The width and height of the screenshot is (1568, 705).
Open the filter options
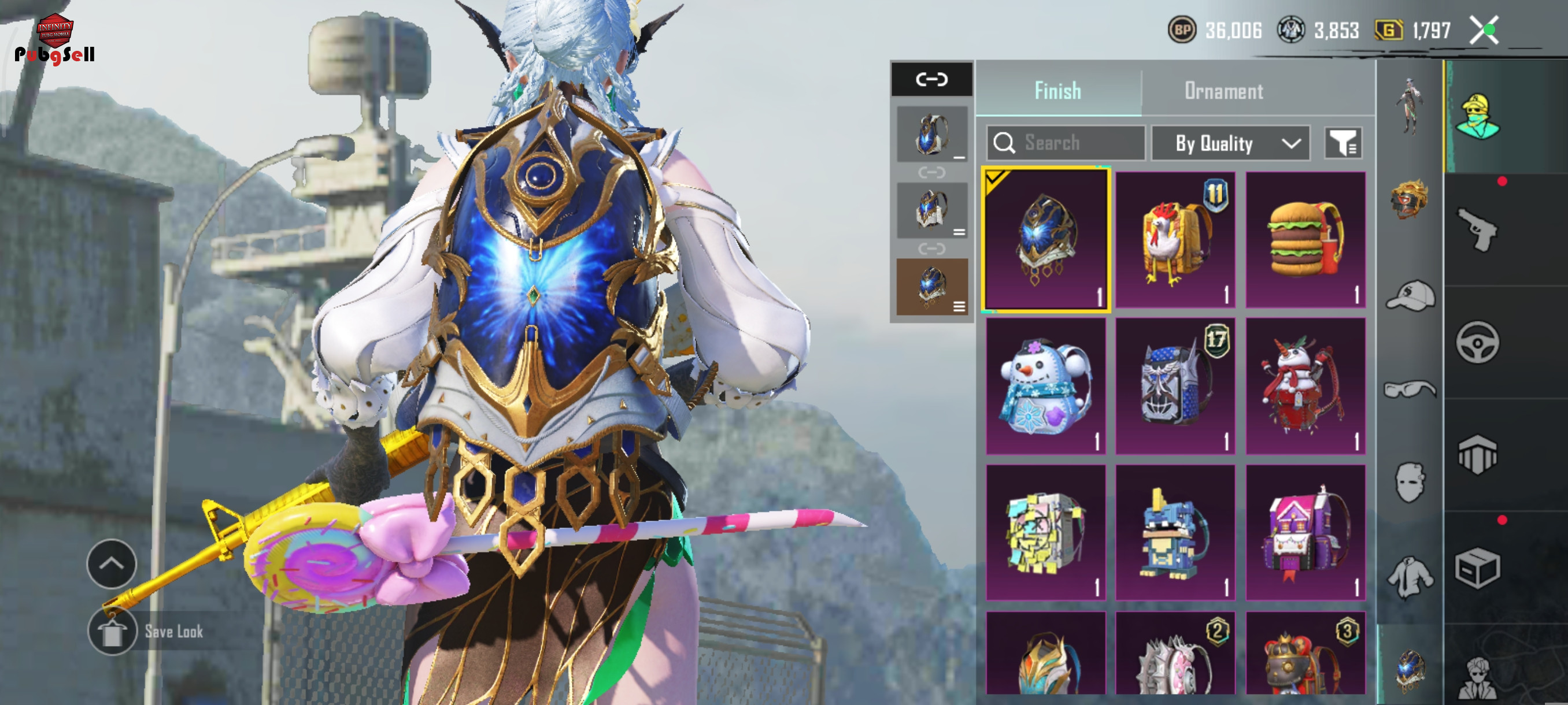[1343, 143]
